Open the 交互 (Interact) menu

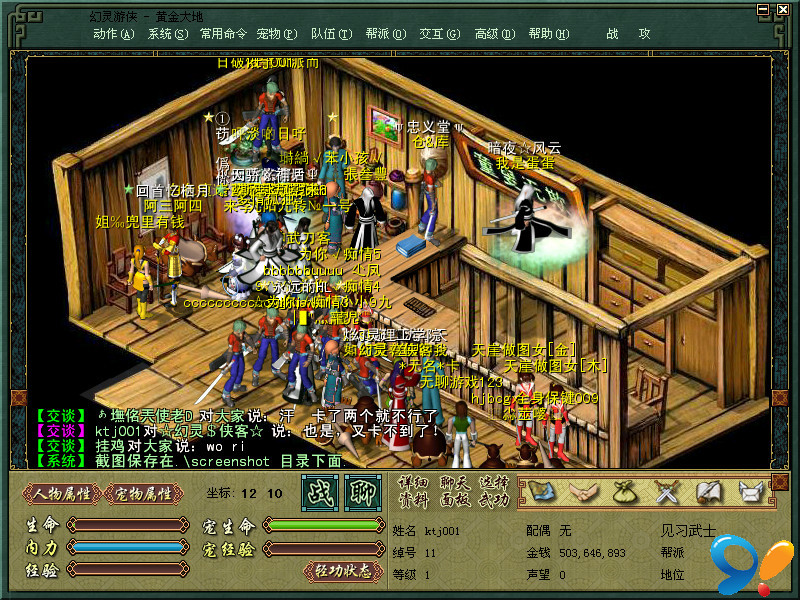[439, 33]
